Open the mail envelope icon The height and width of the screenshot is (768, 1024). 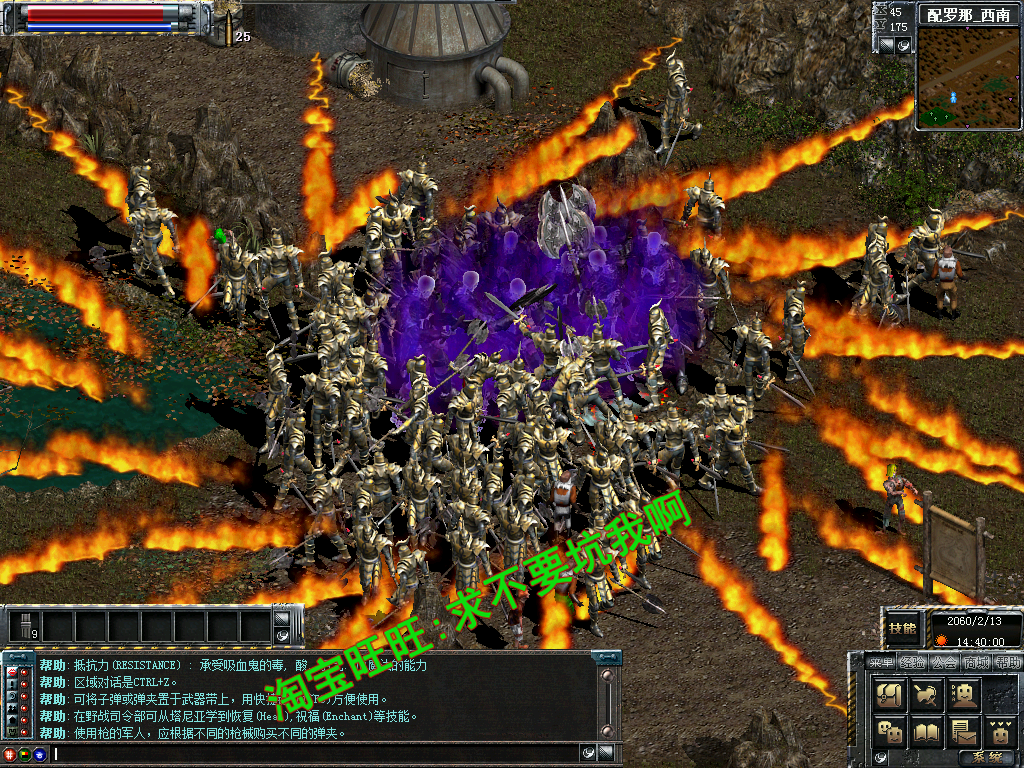[x=964, y=731]
